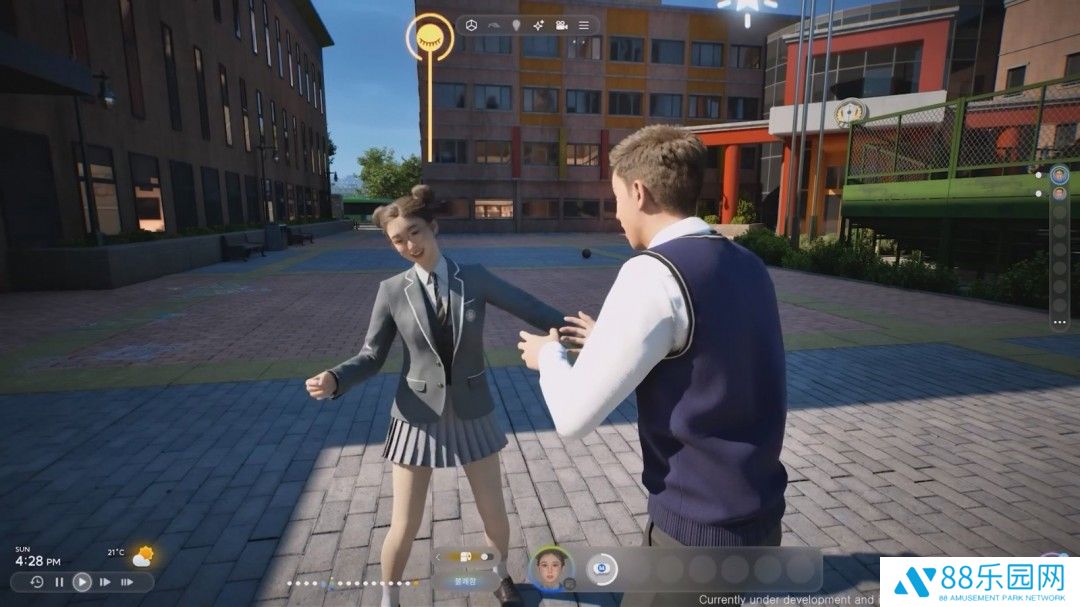Click the sparkles icon in top toolbar

[539, 25]
